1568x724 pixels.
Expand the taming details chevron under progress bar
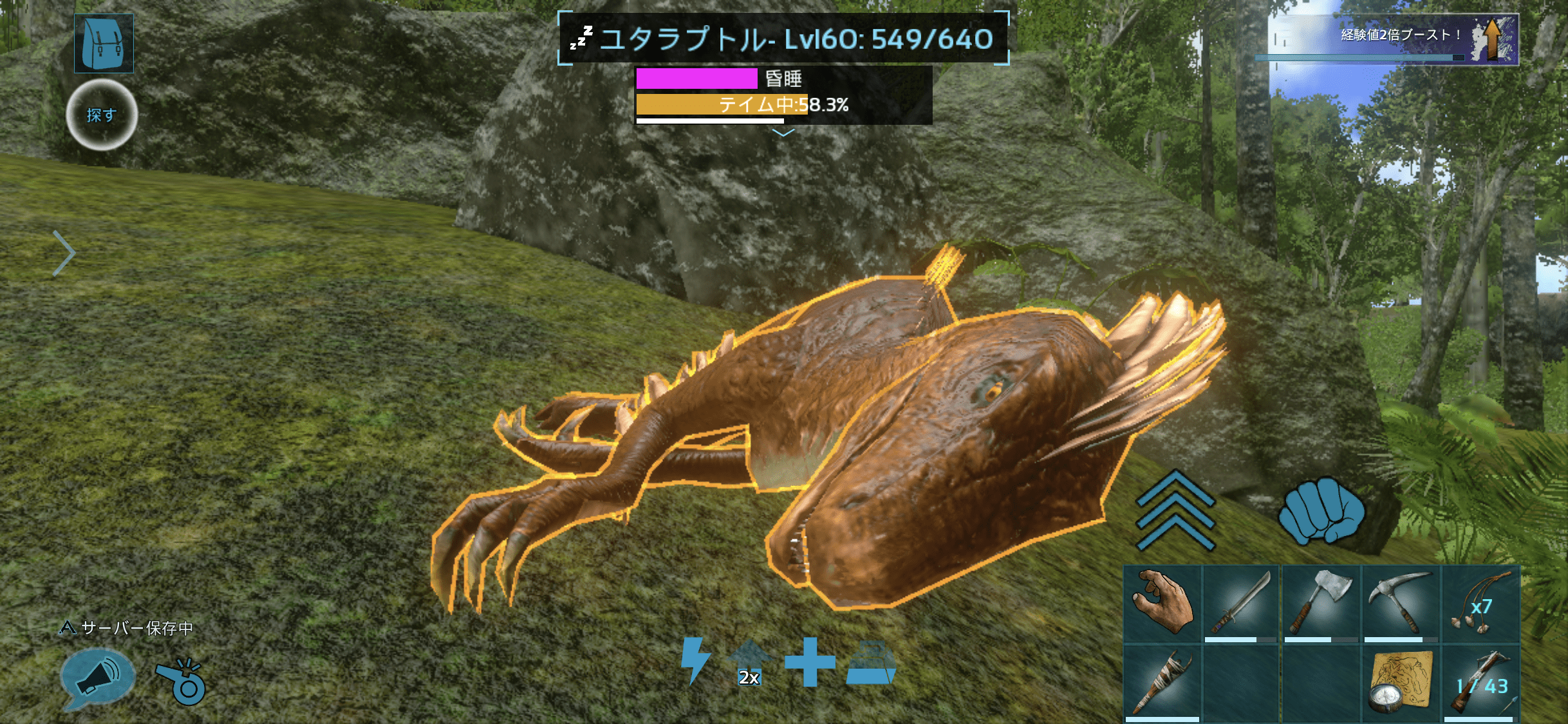(783, 133)
